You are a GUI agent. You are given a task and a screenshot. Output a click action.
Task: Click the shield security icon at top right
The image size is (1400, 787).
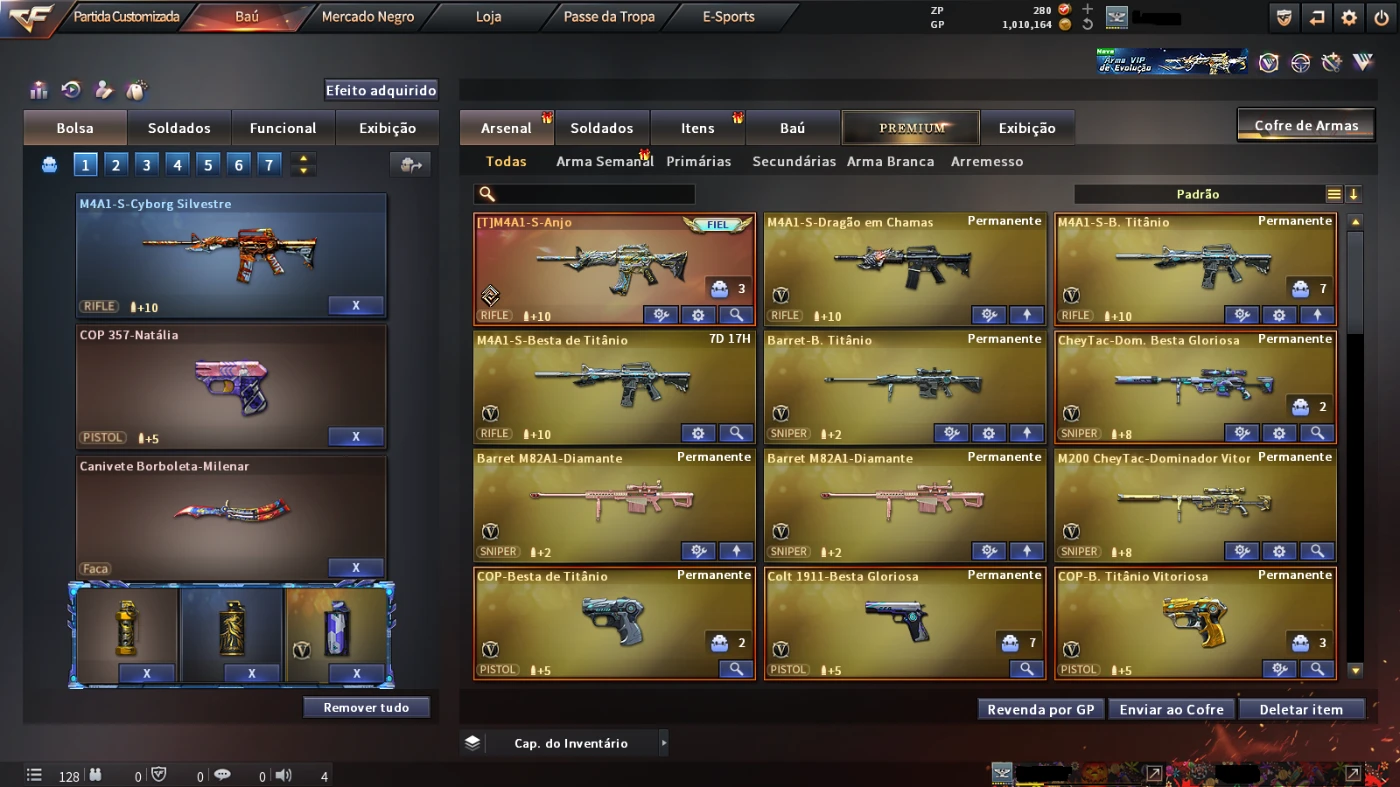tap(1284, 17)
